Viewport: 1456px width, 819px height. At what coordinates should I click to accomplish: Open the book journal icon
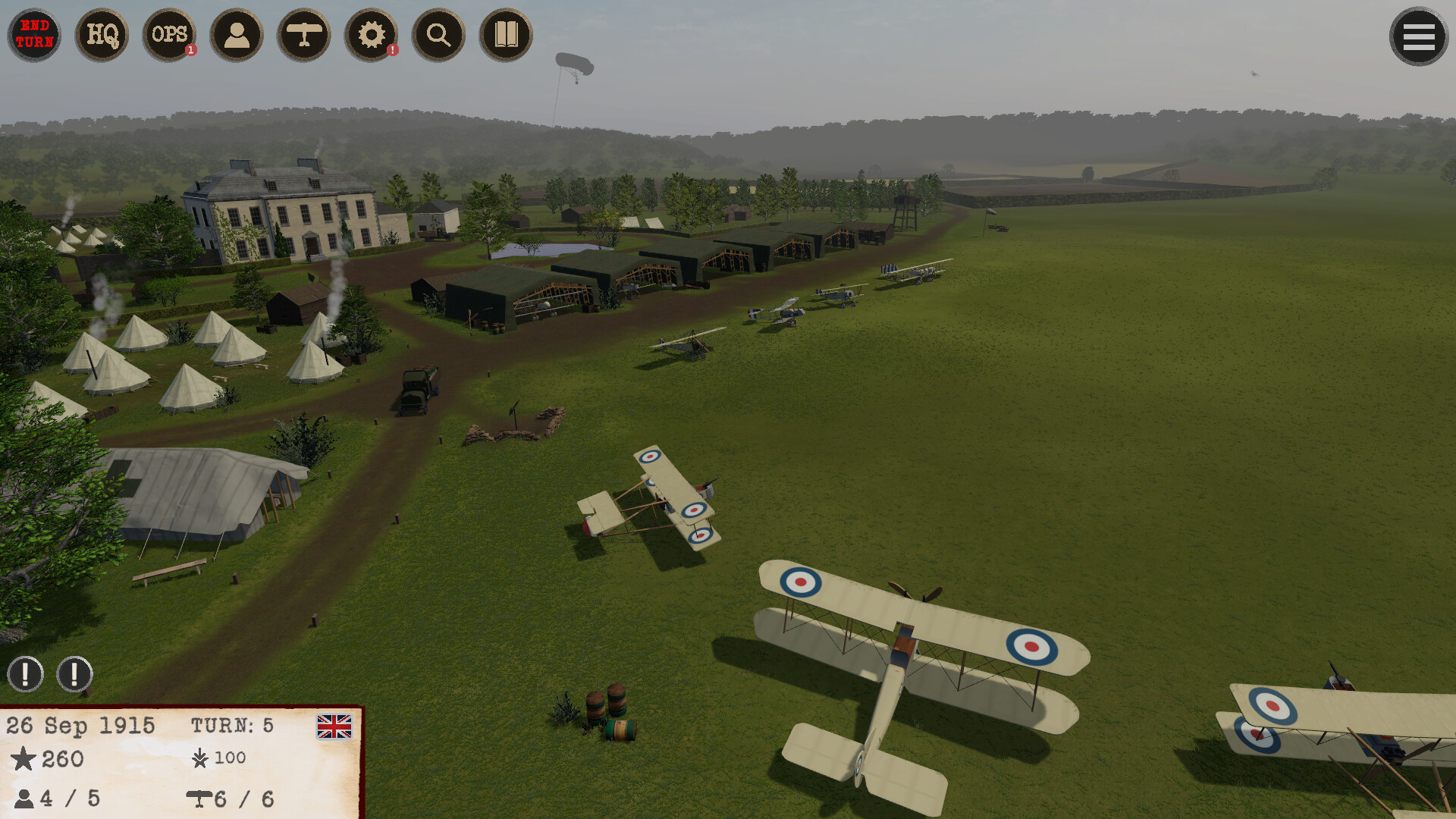[x=506, y=35]
